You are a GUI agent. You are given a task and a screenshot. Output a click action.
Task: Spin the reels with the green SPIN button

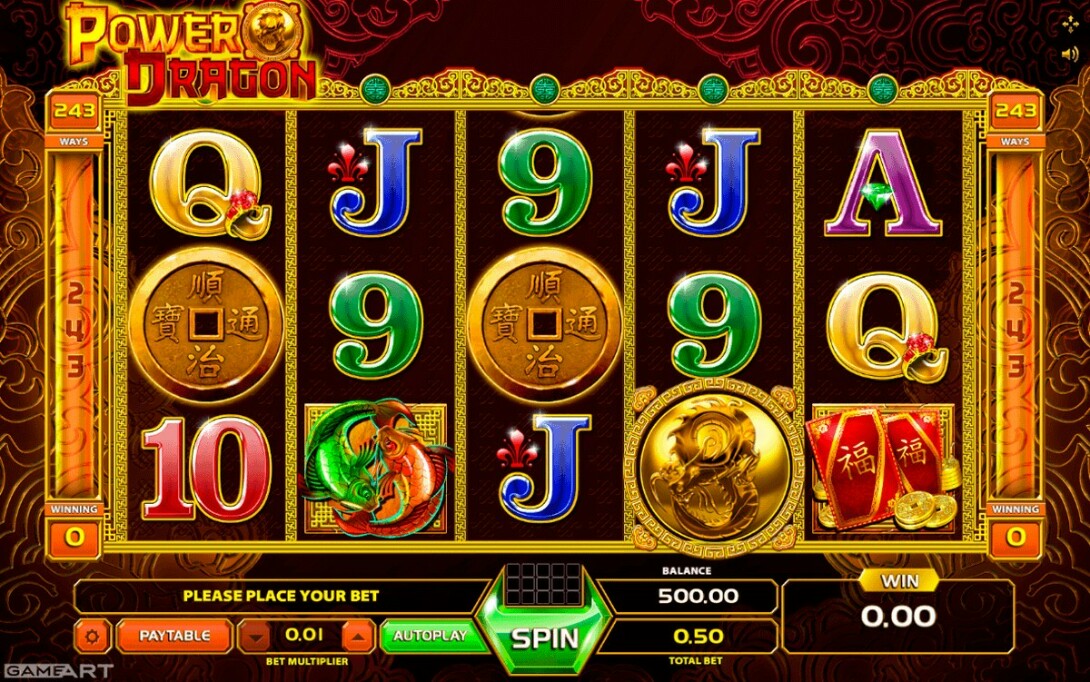click(545, 637)
